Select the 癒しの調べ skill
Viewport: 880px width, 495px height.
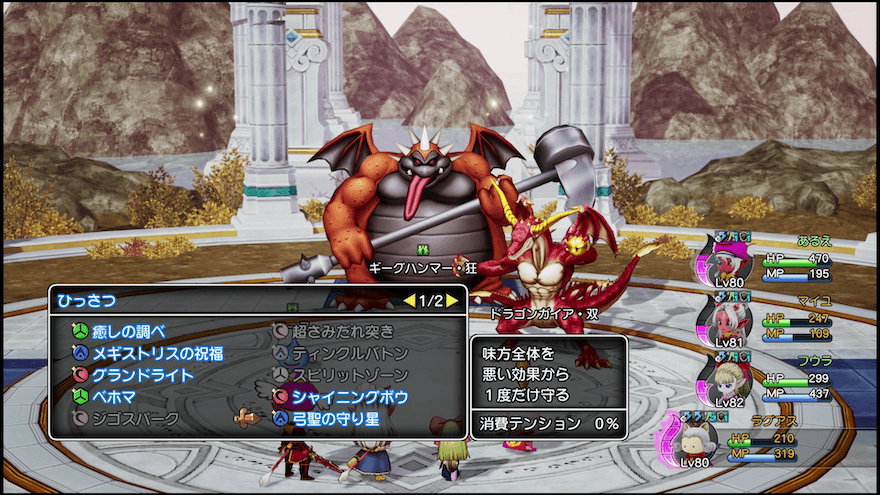pos(129,331)
